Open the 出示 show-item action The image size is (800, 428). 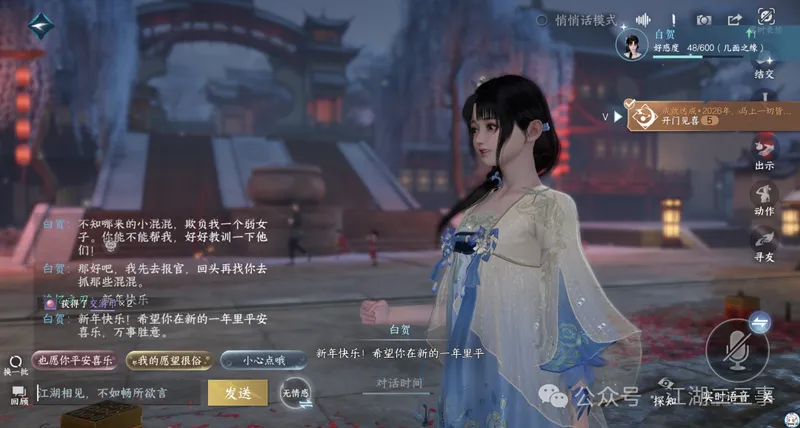click(x=765, y=153)
